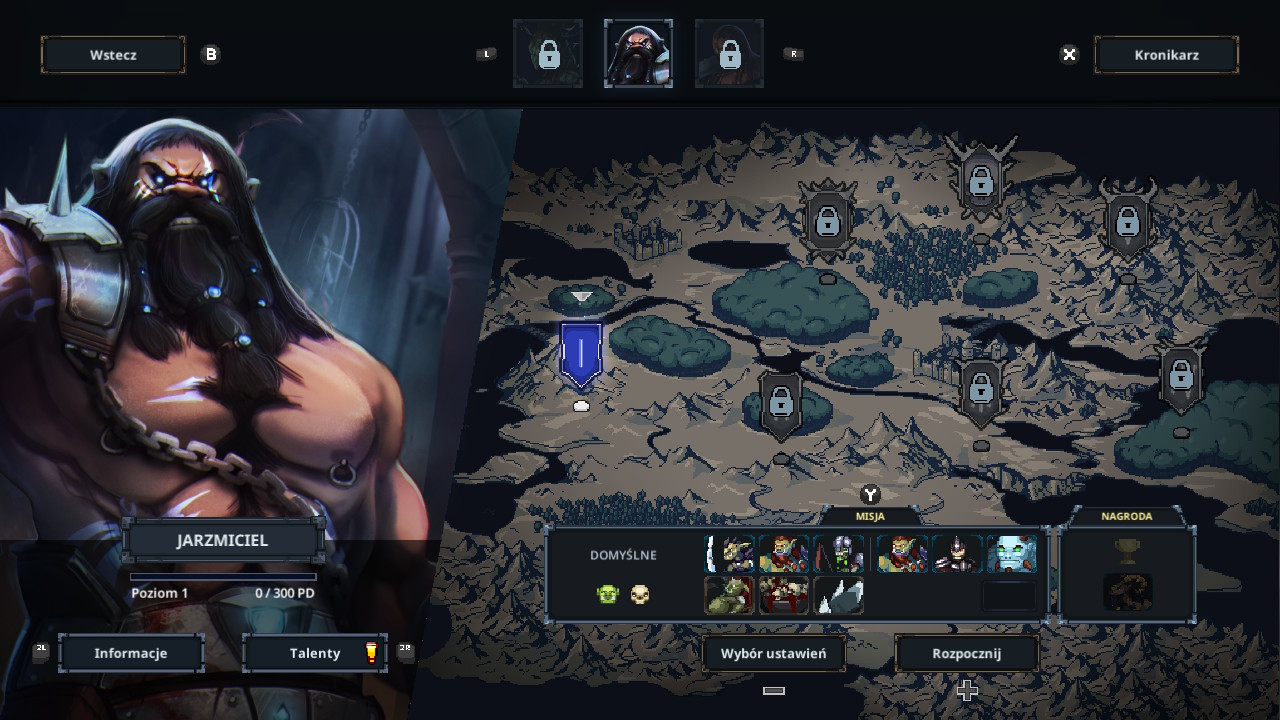1280x720 pixels.
Task: Open the Informacje panel
Action: click(x=131, y=653)
